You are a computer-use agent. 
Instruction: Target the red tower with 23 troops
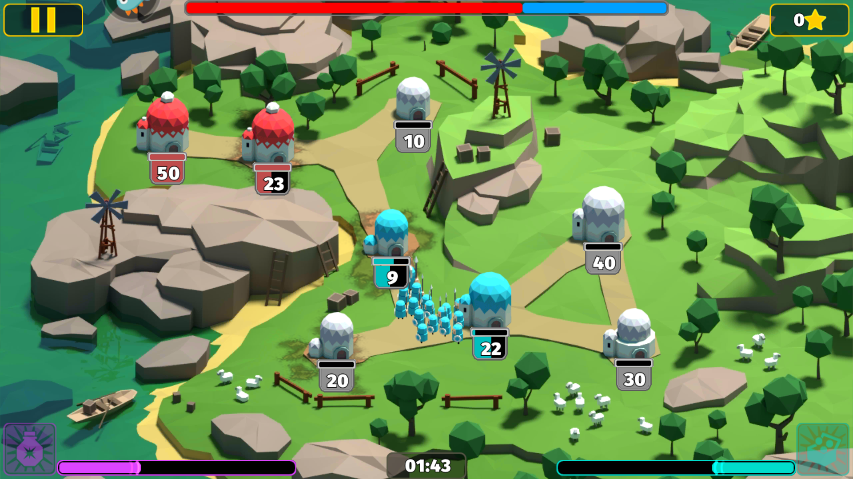pos(271,136)
